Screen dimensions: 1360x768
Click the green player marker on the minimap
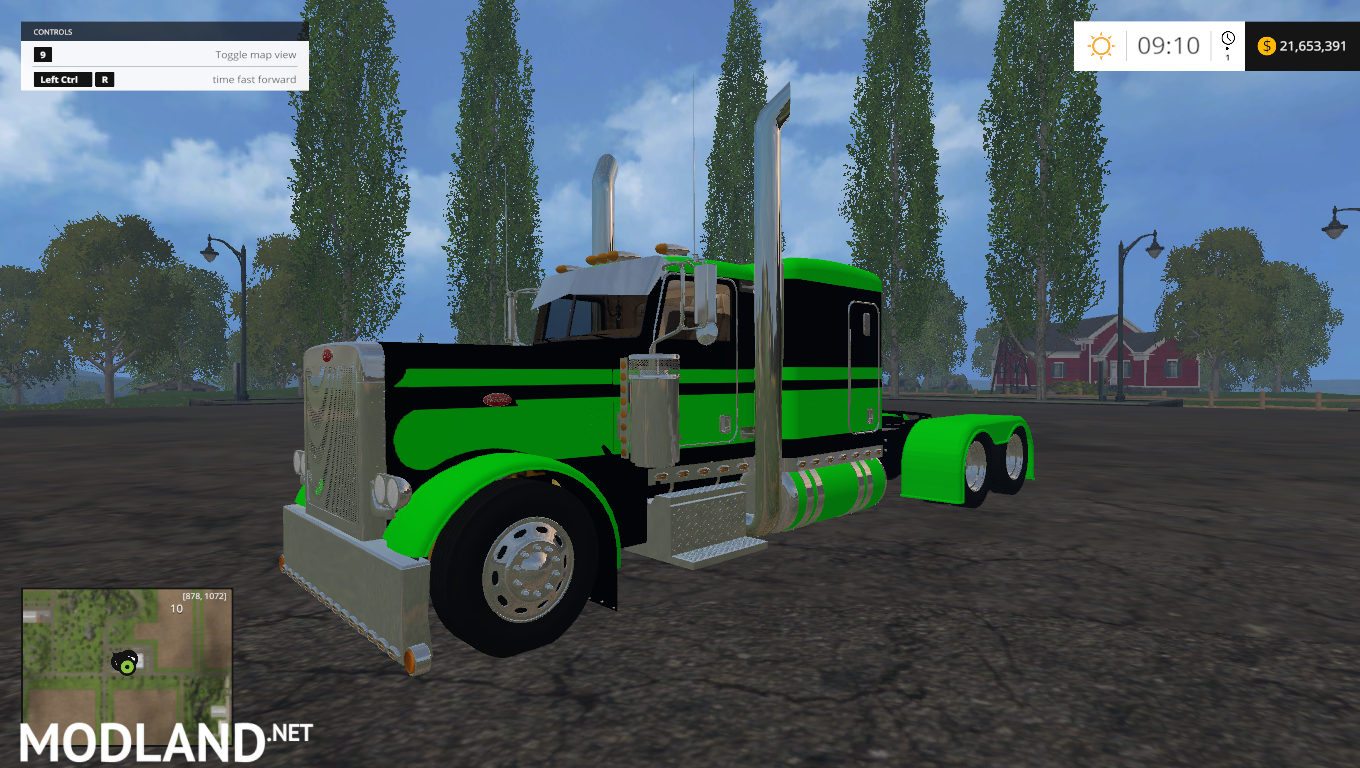click(x=127, y=667)
